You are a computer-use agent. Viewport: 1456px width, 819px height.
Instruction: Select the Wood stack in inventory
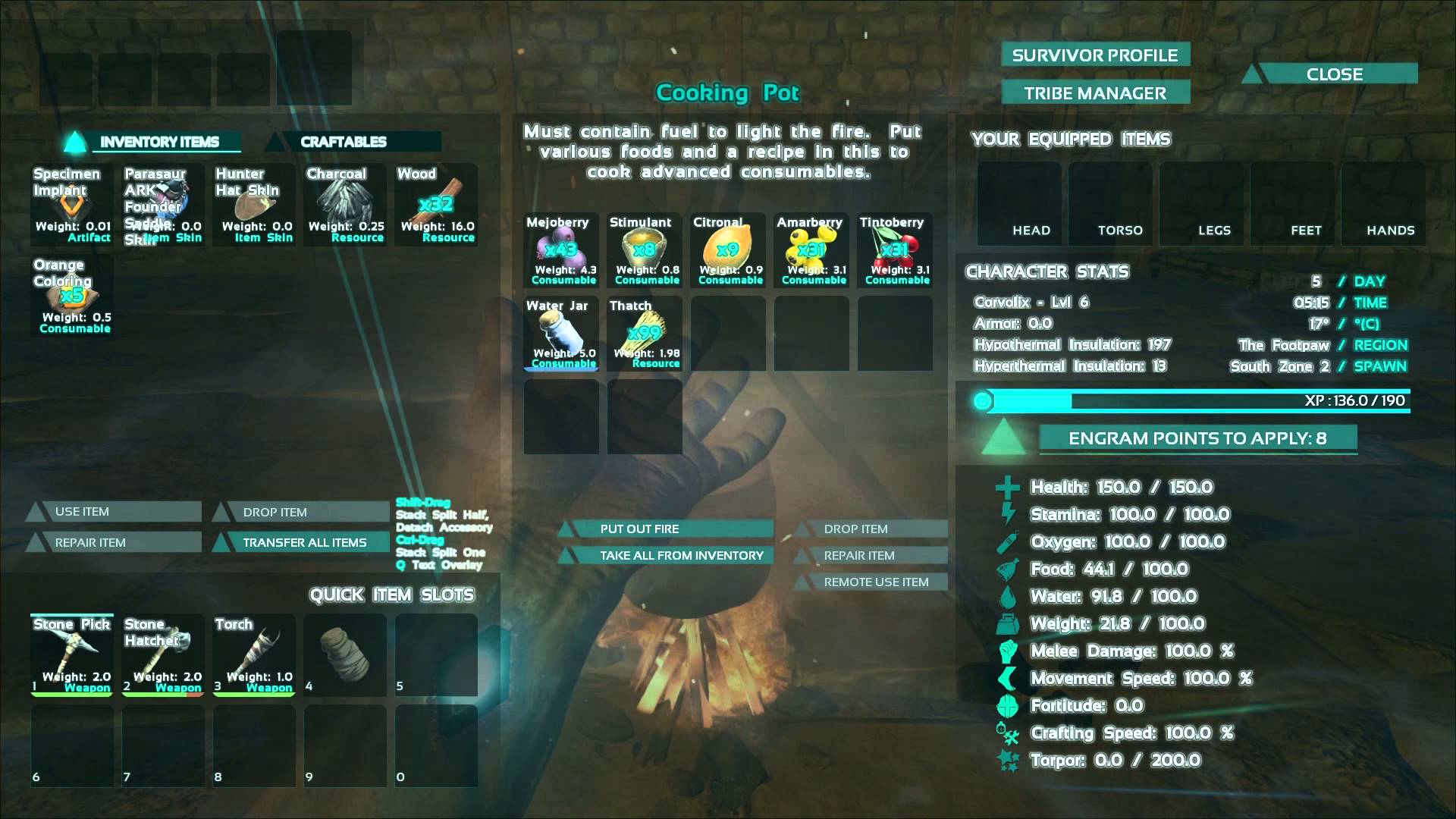pyautogui.click(x=437, y=205)
